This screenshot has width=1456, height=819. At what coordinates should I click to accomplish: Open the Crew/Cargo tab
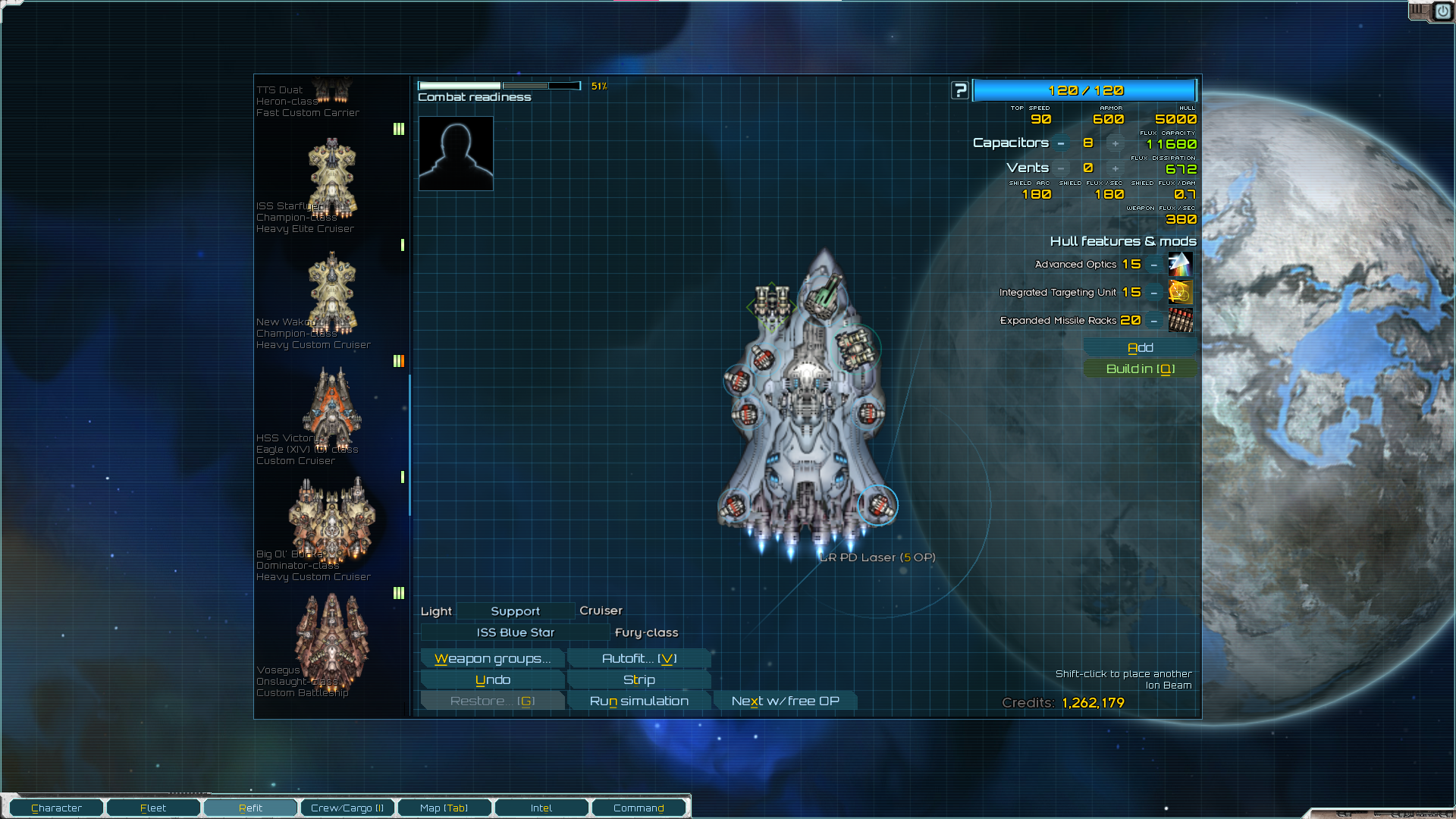347,808
